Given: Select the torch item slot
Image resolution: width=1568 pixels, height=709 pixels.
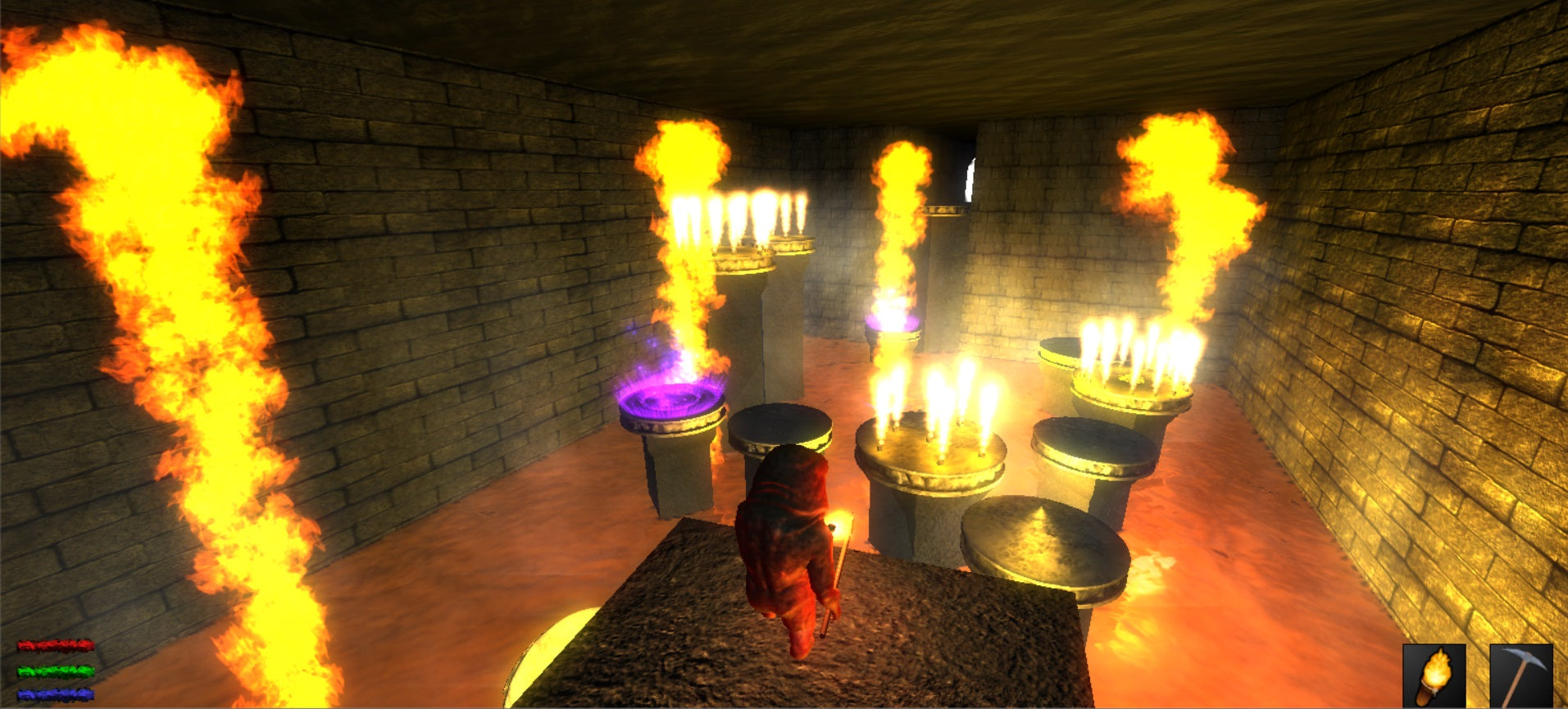Looking at the screenshot, I should tap(1434, 676).
